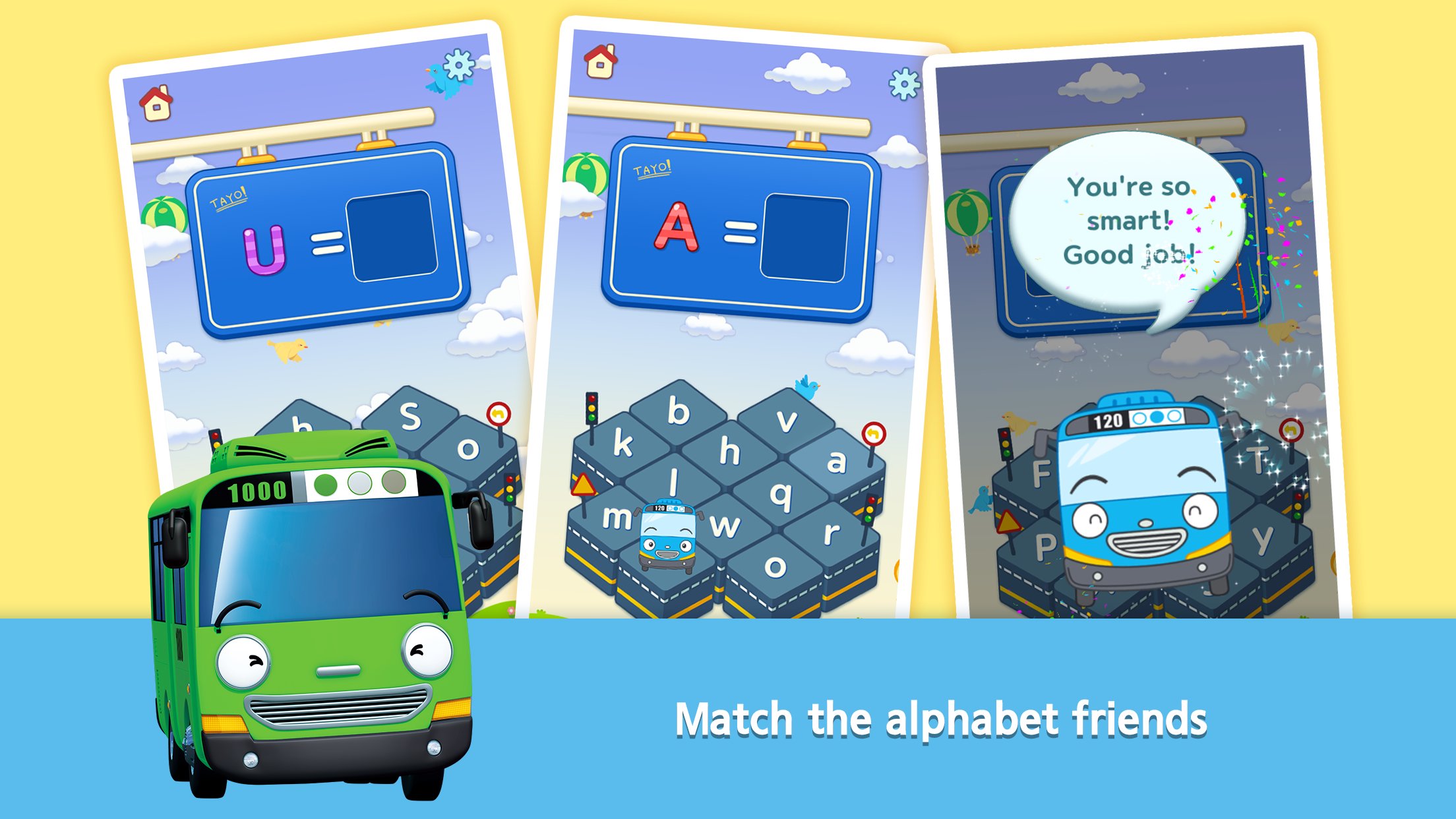
Task: Tap the lowercase q tile
Action: coord(781,494)
